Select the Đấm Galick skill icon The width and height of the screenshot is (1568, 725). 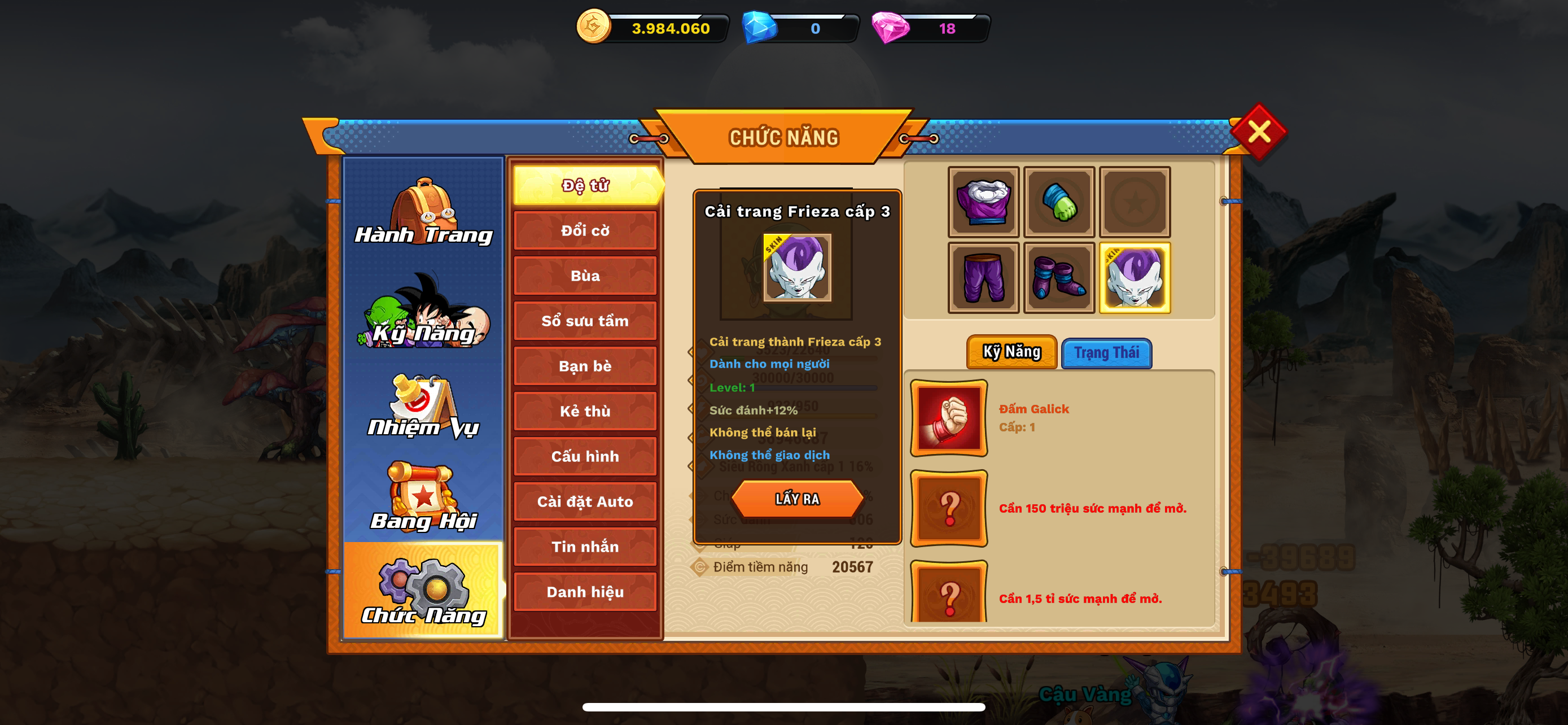948,418
